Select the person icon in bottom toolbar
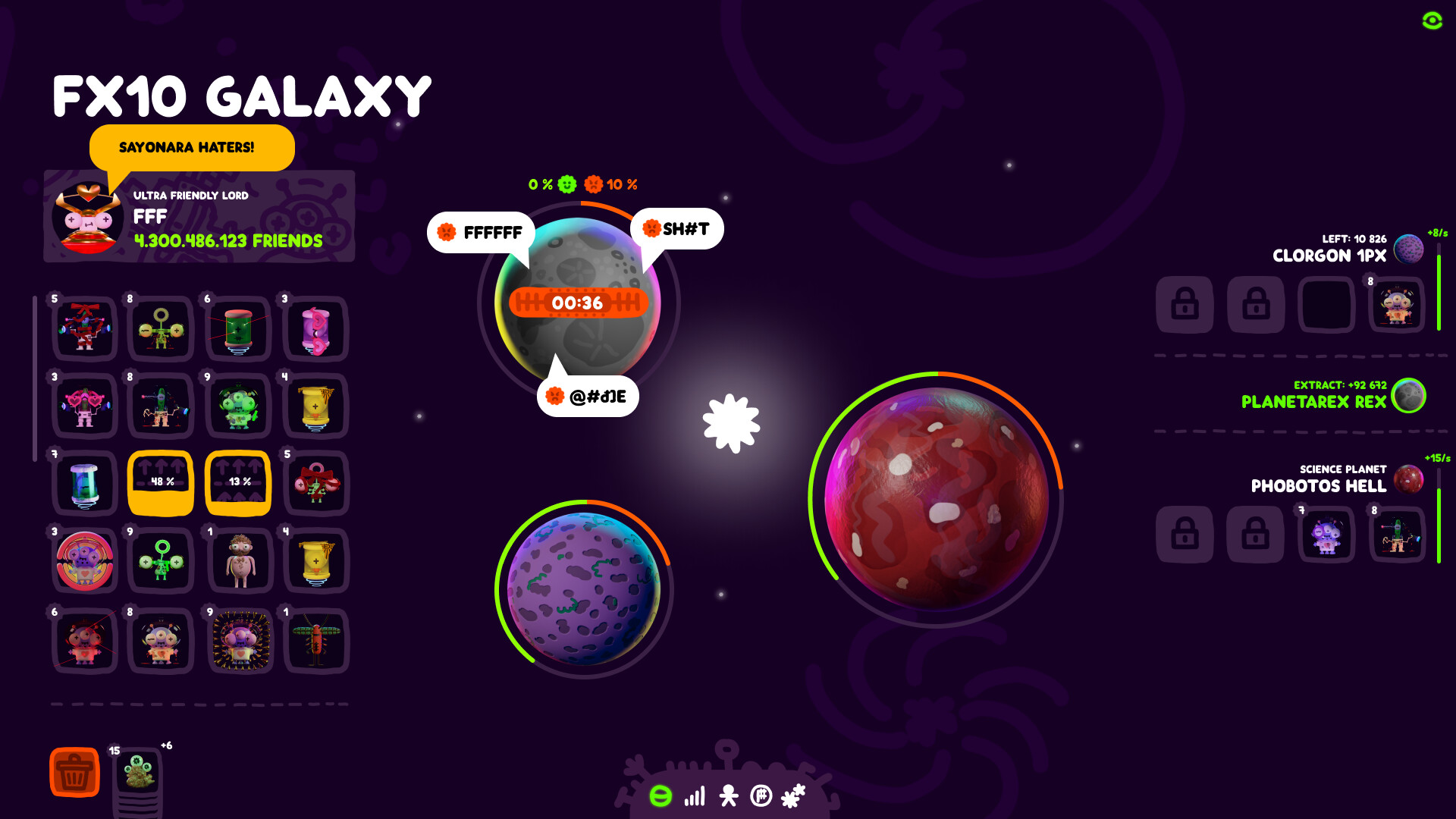 coord(727,797)
